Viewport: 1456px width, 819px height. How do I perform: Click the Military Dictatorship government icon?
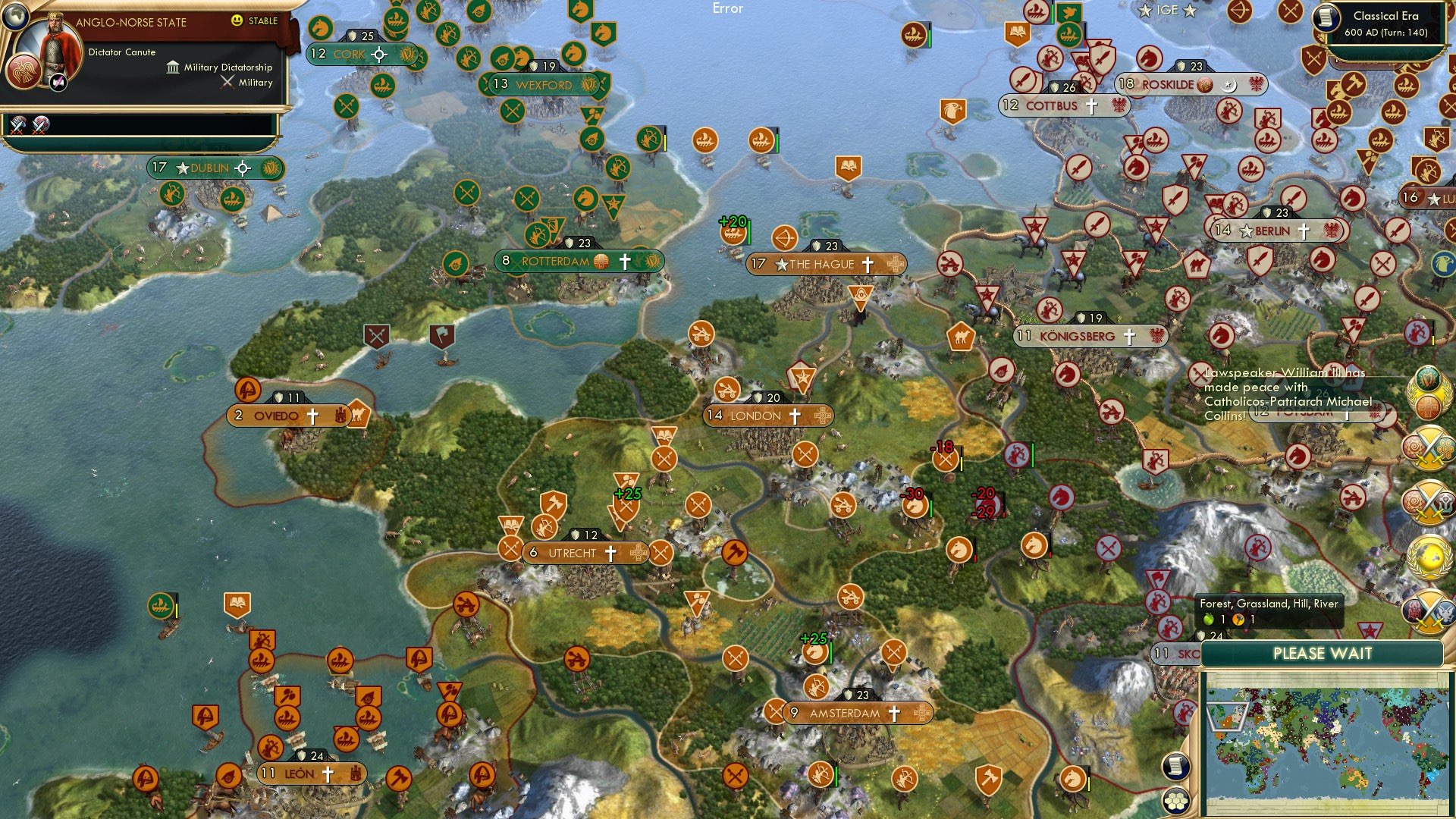tap(175, 67)
